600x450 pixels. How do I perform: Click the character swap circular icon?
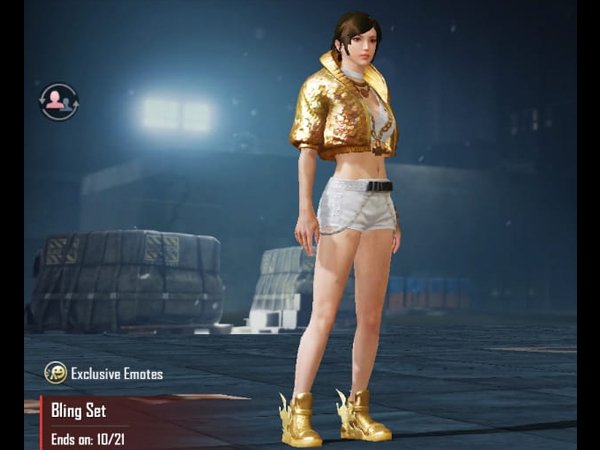[59, 101]
